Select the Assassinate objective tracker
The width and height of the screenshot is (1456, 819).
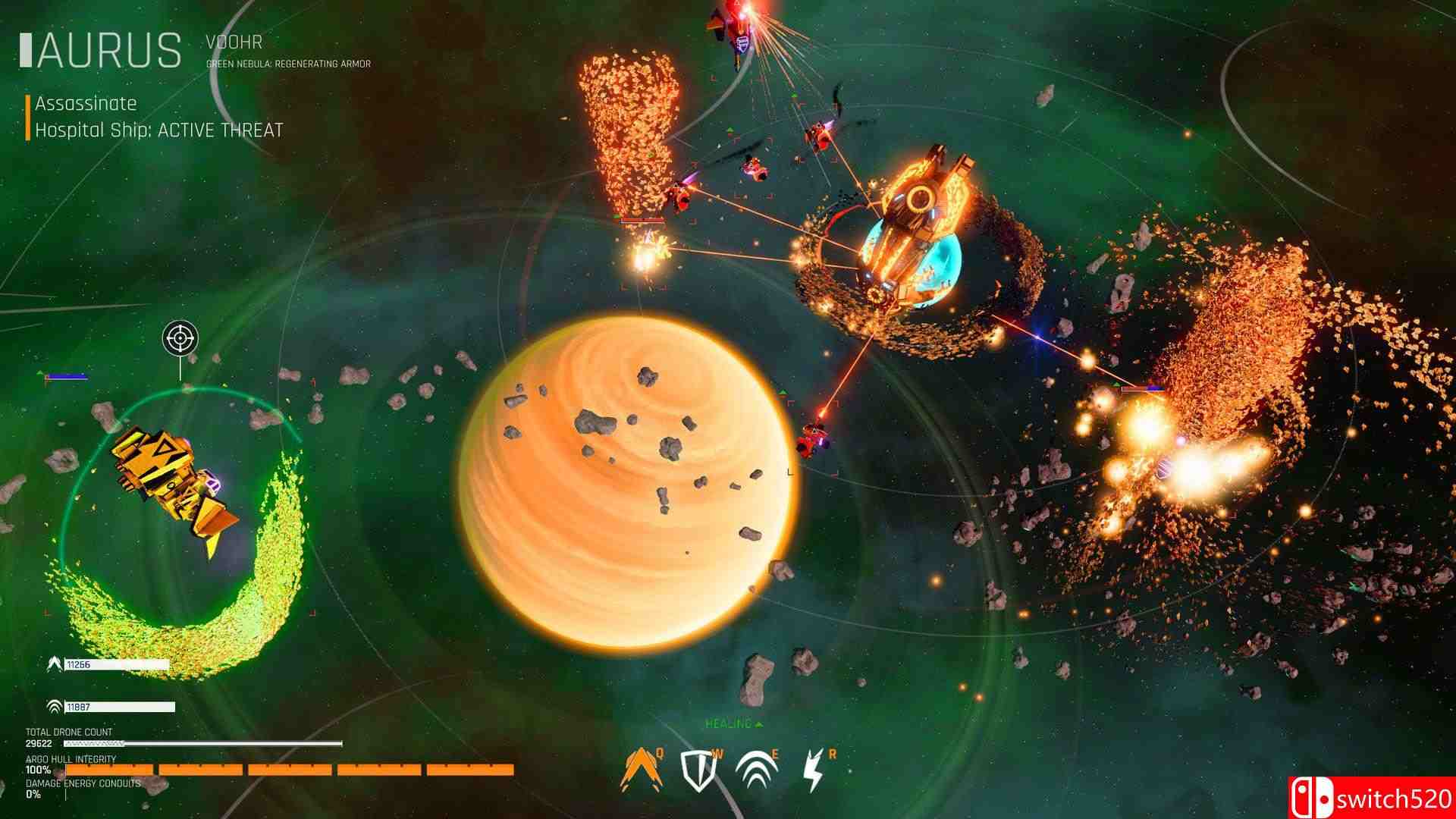click(86, 103)
